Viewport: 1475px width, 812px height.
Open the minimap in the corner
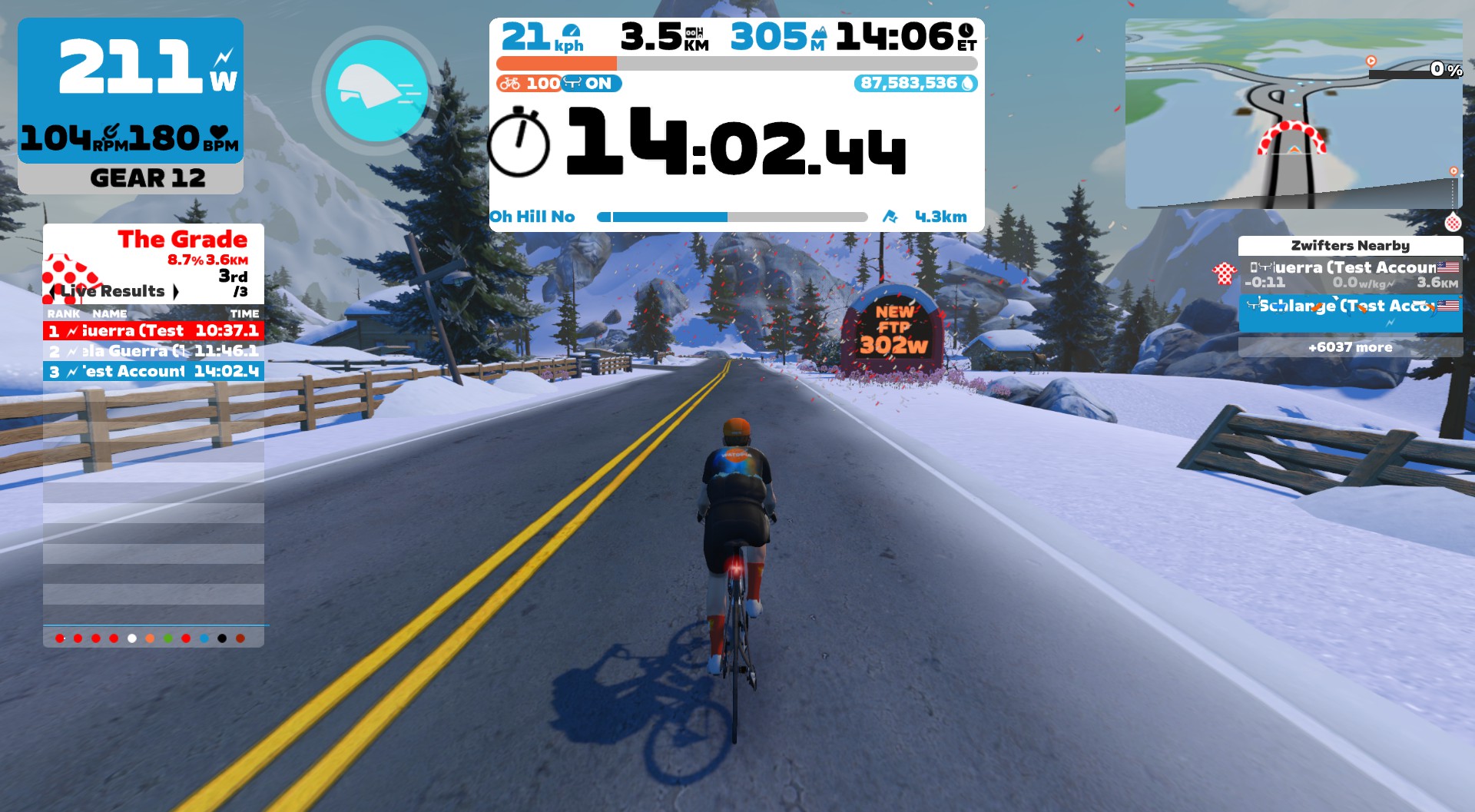1293,114
